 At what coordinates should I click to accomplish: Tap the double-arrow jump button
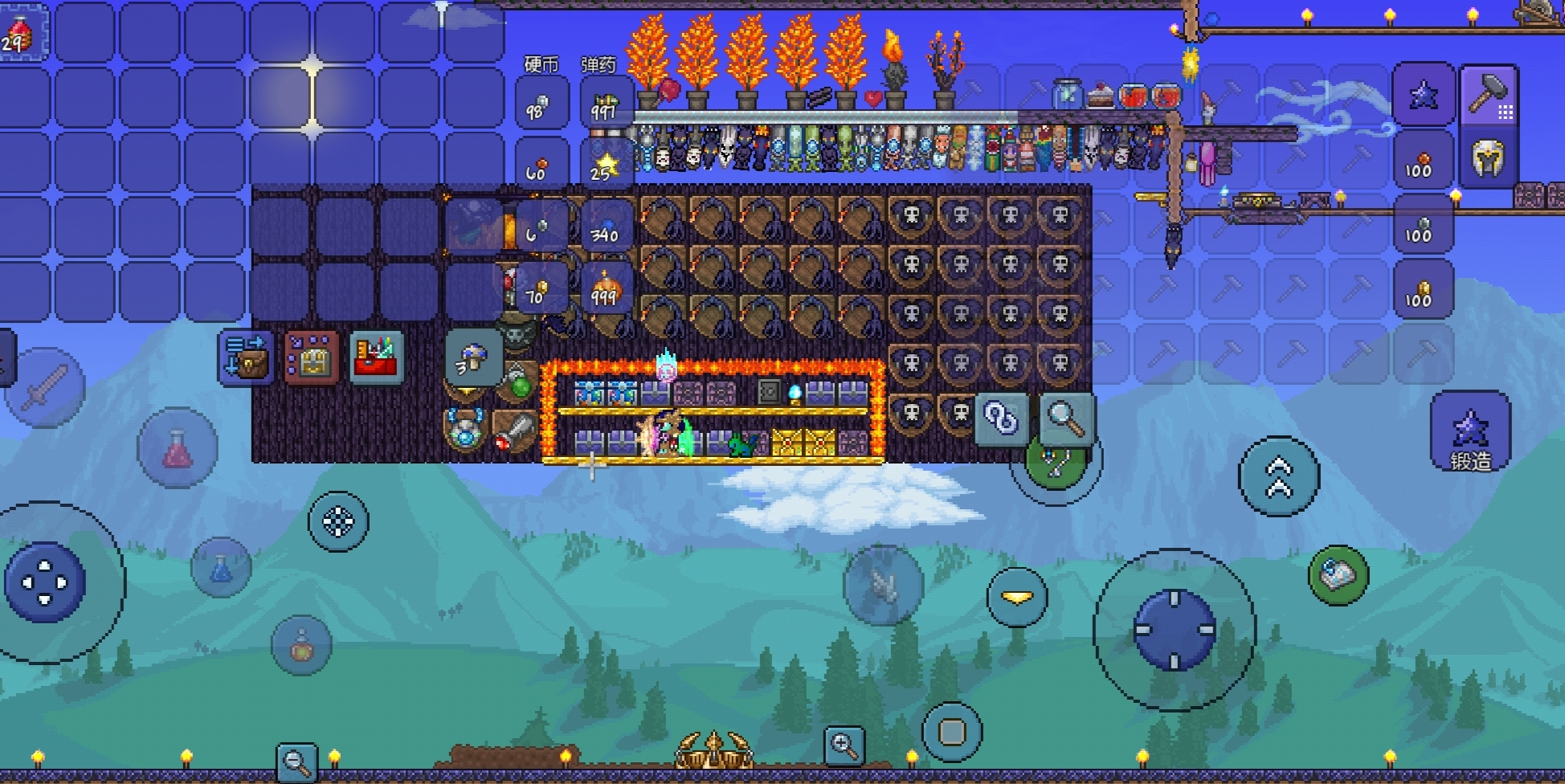[x=1278, y=476]
